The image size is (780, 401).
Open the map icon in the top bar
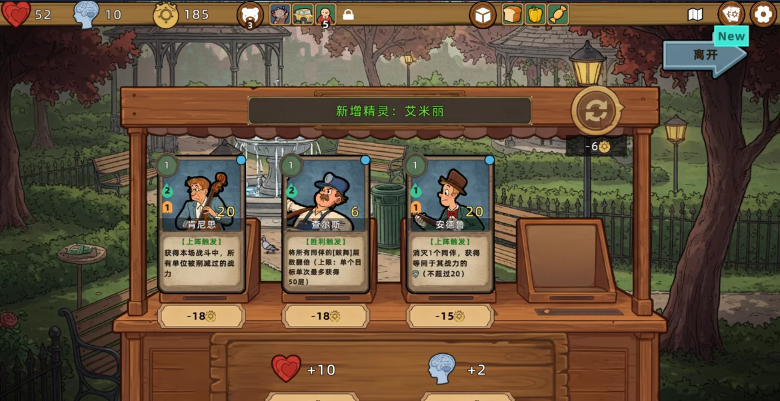click(x=696, y=14)
